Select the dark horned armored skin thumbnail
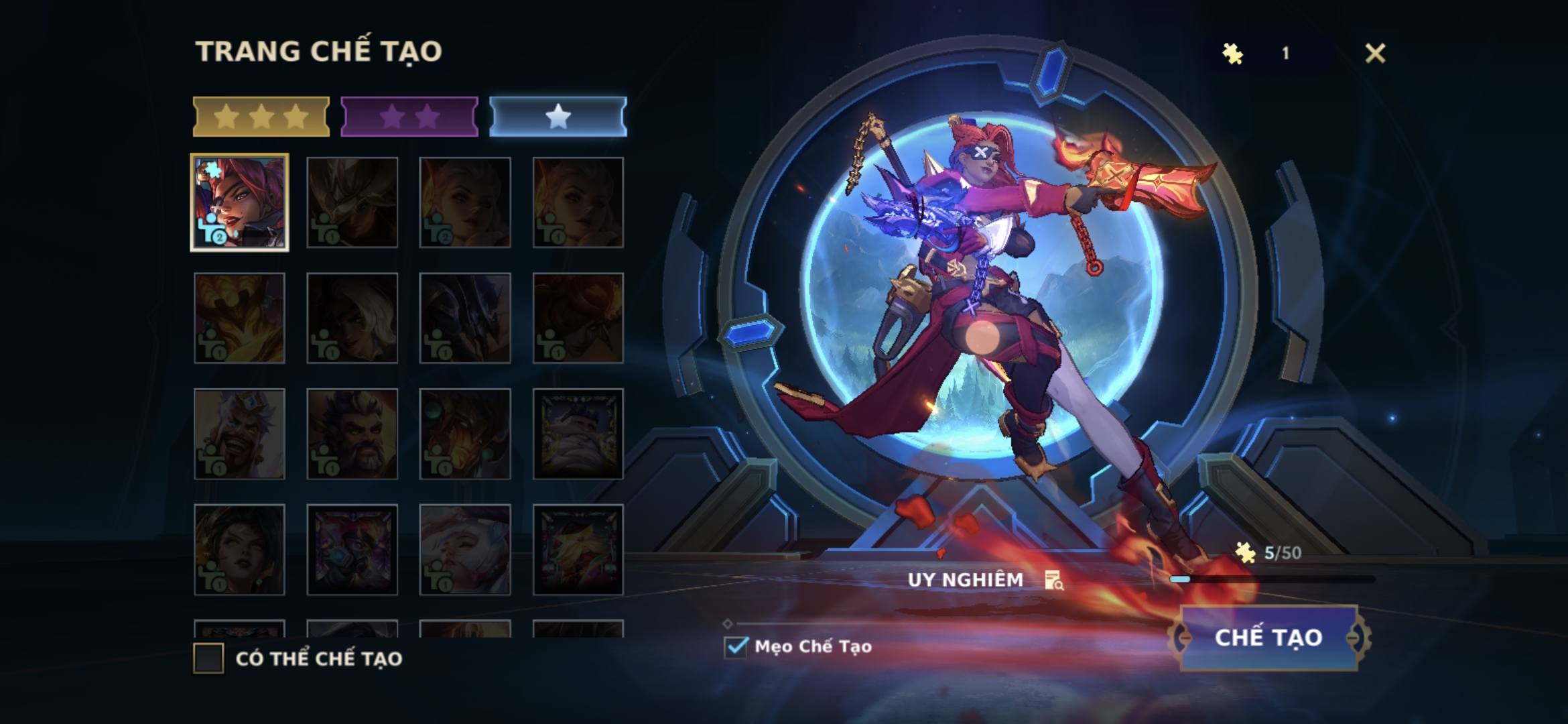Screen dimensions: 1568x724 464,318
